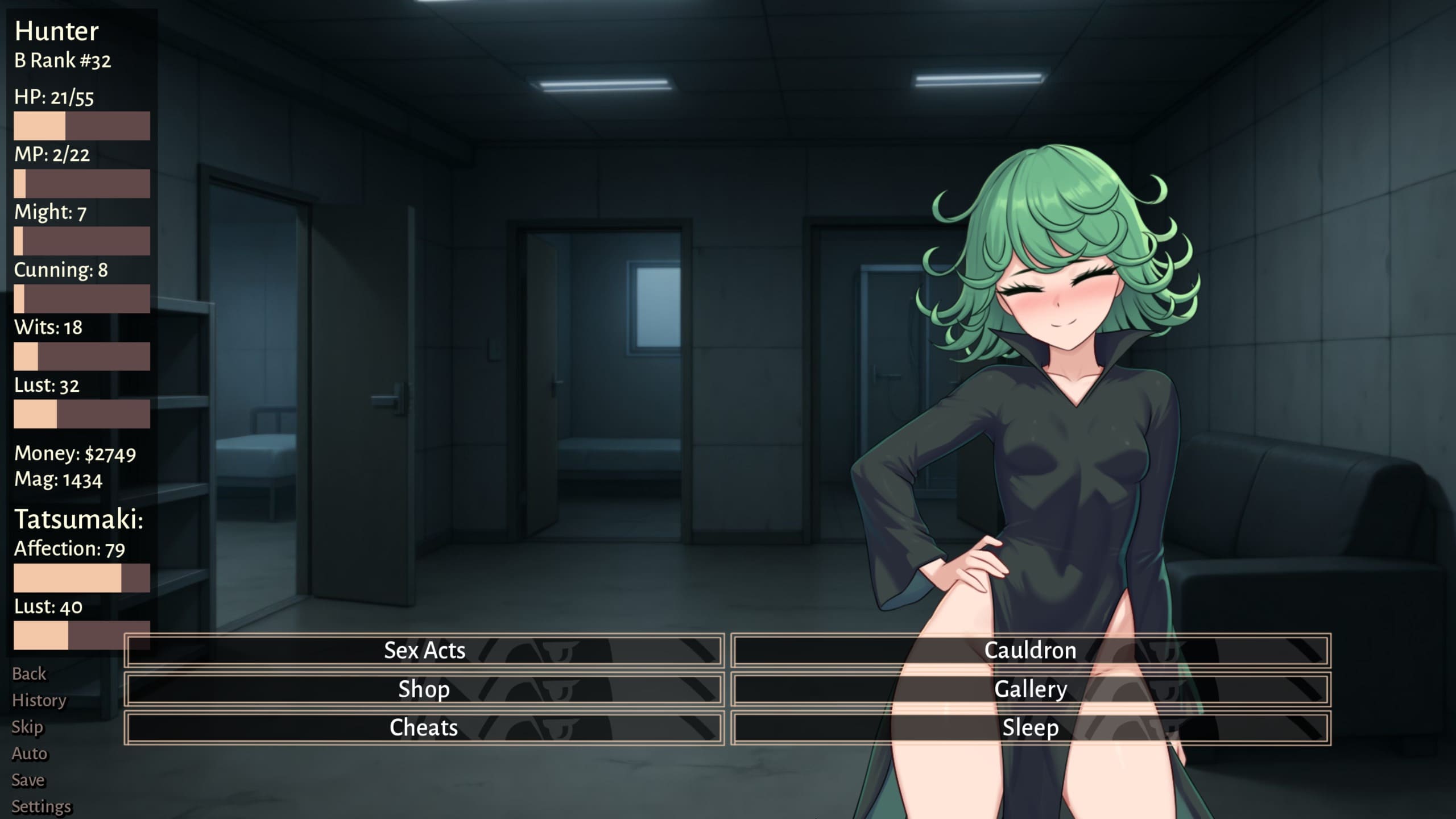Toggle Skip mode
This screenshot has height=819, width=1456.
[27, 727]
